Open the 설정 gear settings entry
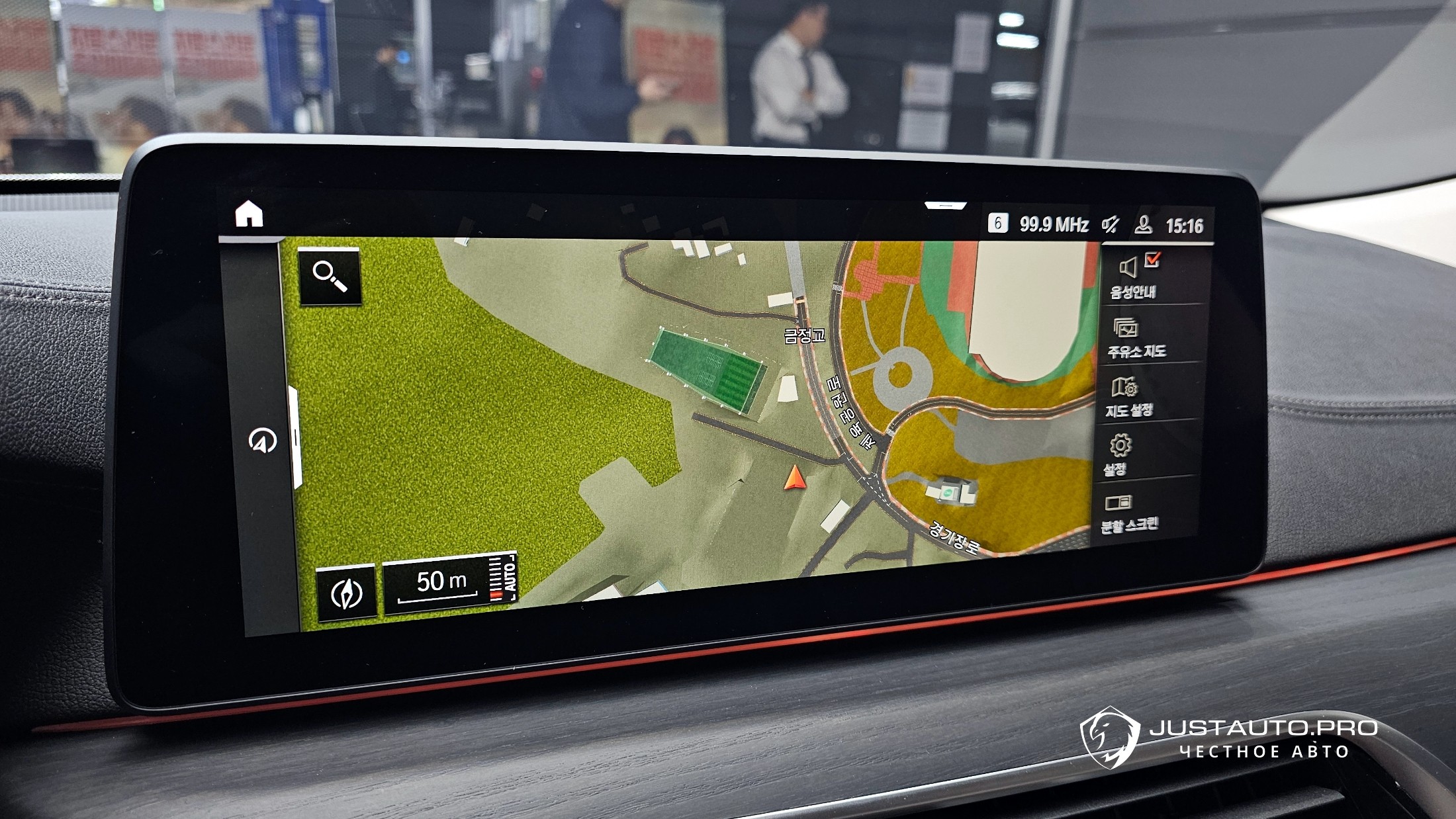Viewport: 1456px width, 819px height. (x=1119, y=454)
